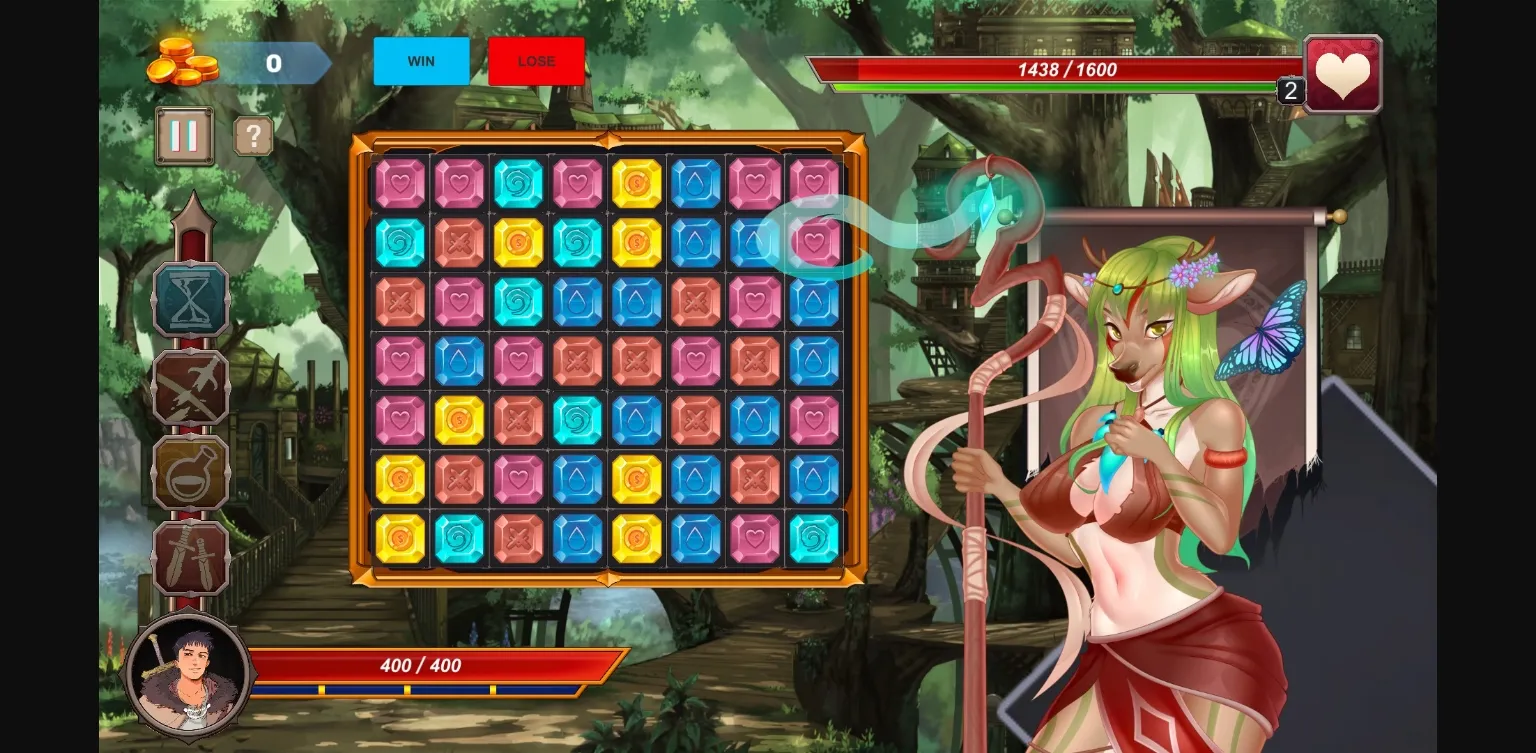Select the twin daggers attack skill
This screenshot has width=1536, height=753.
[x=190, y=557]
